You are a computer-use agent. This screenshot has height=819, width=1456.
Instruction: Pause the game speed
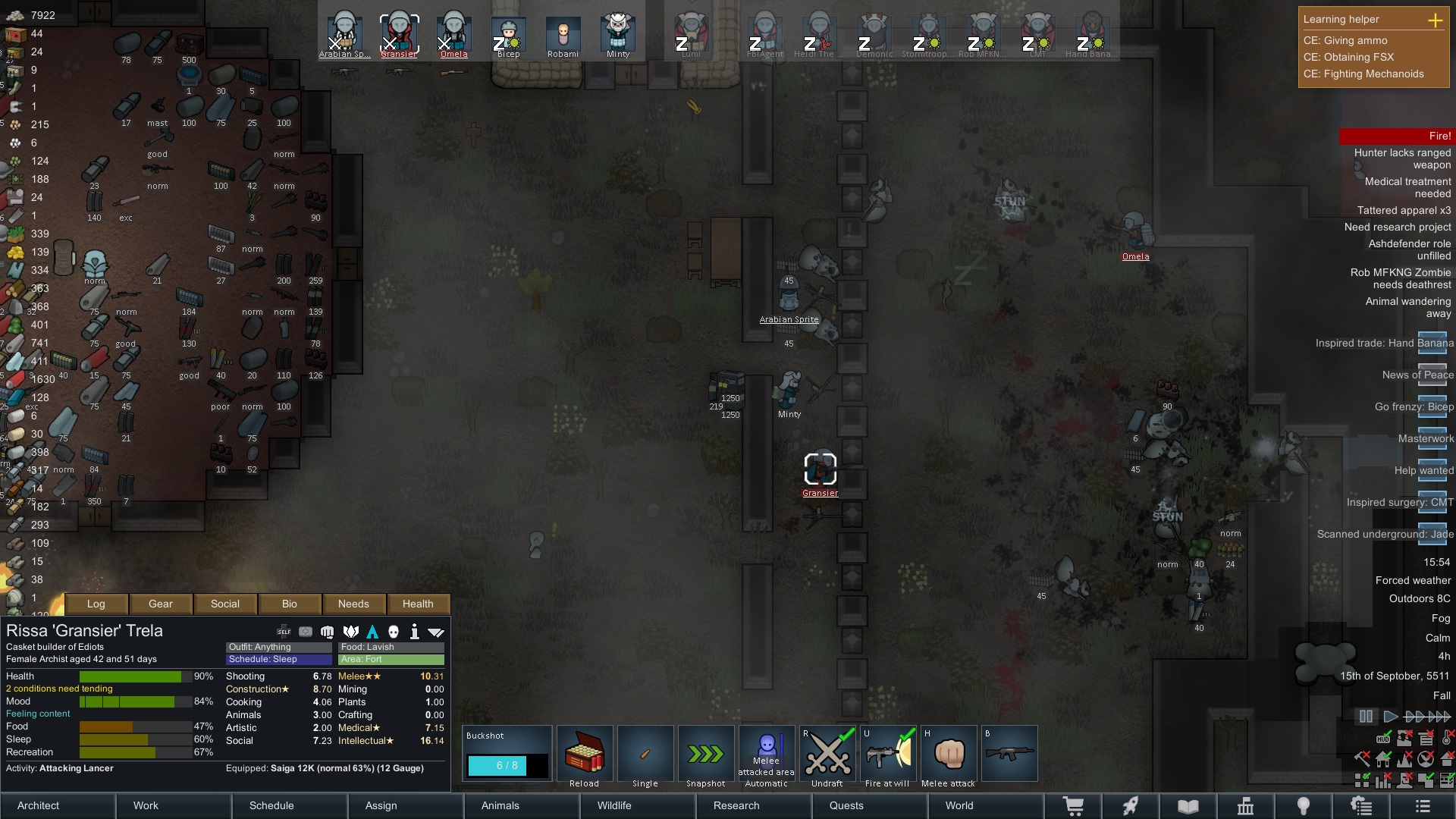[x=1366, y=716]
